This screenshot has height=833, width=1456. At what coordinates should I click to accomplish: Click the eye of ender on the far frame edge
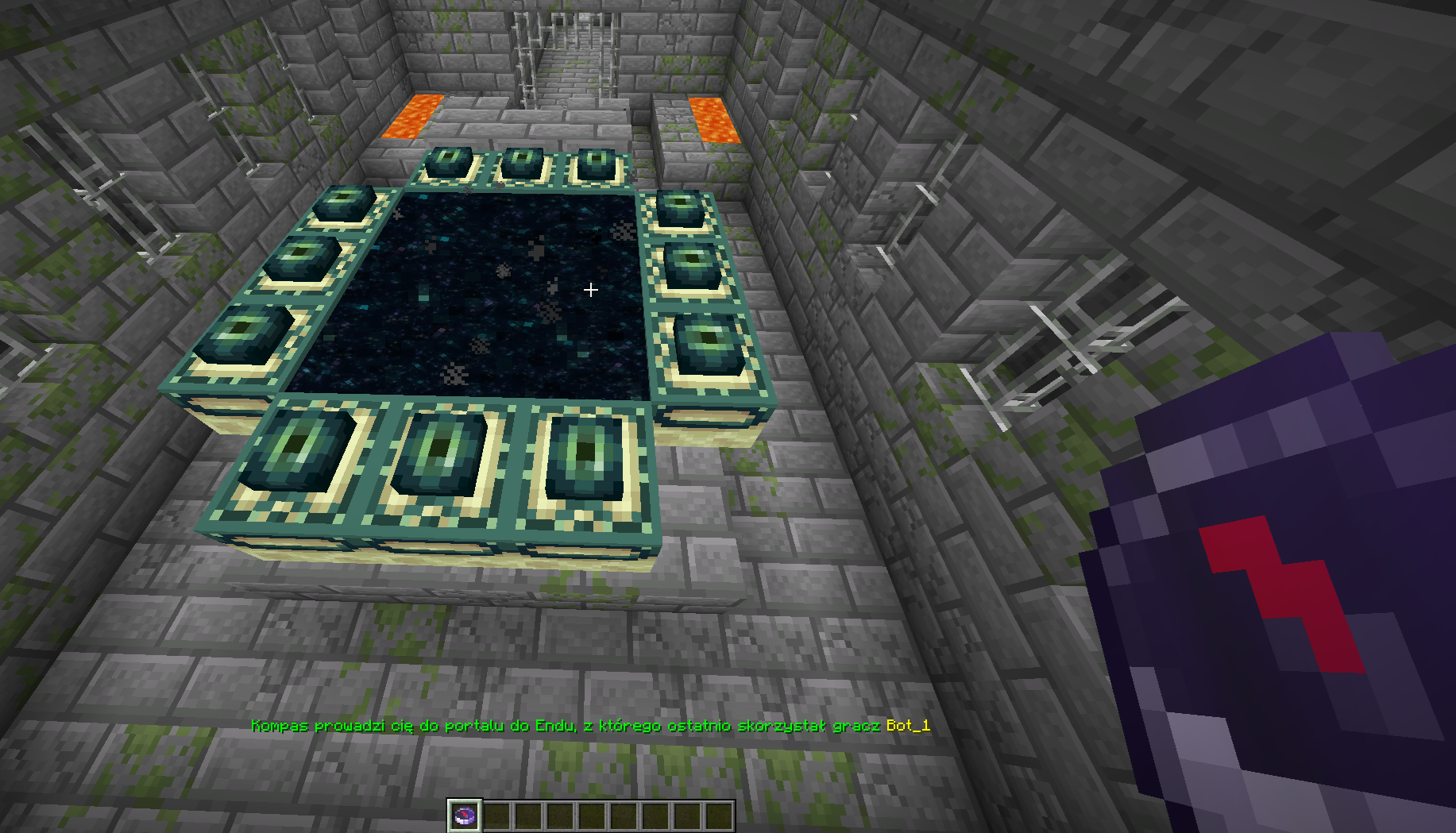524,163
